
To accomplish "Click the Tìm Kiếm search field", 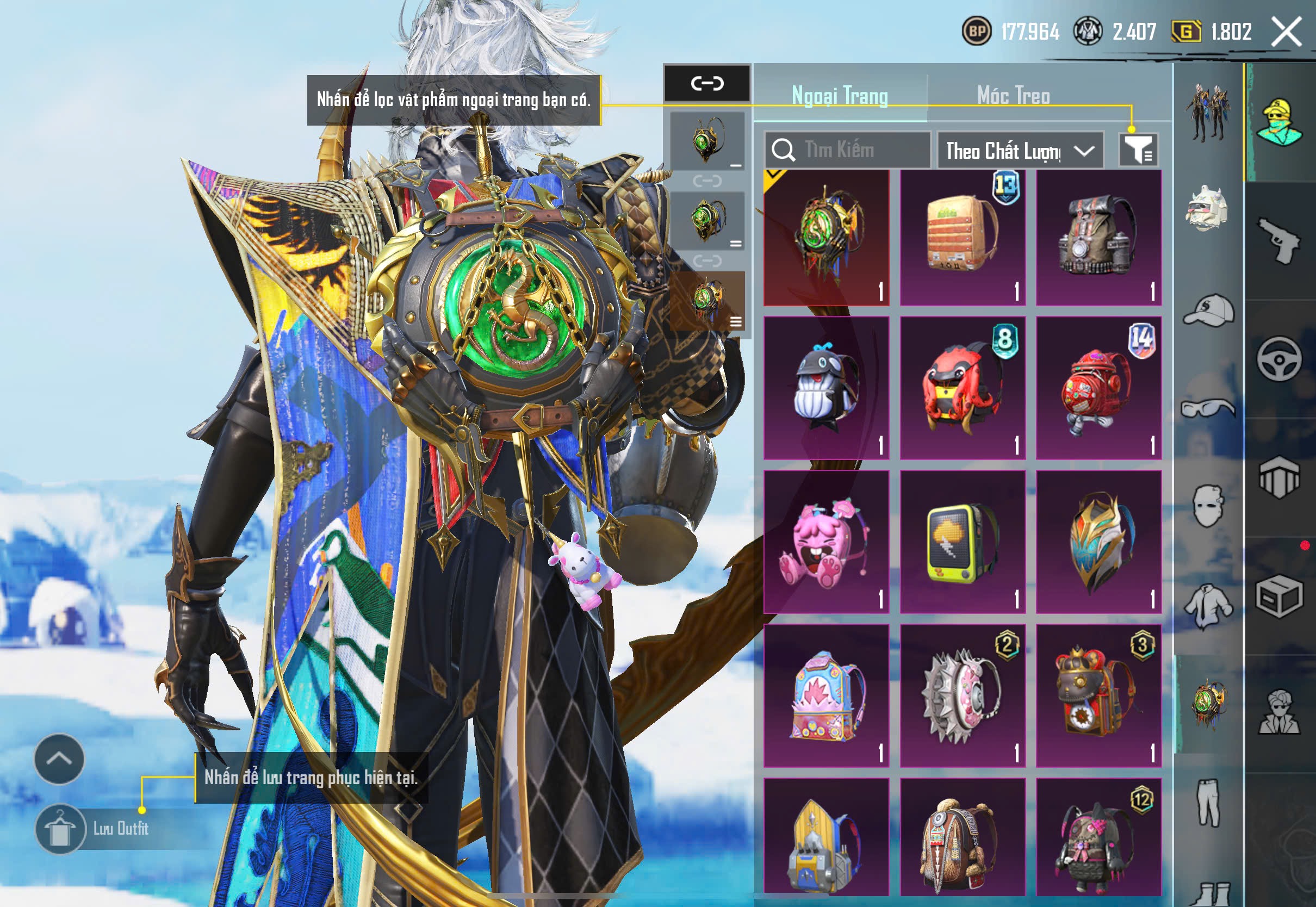I will coord(847,150).
